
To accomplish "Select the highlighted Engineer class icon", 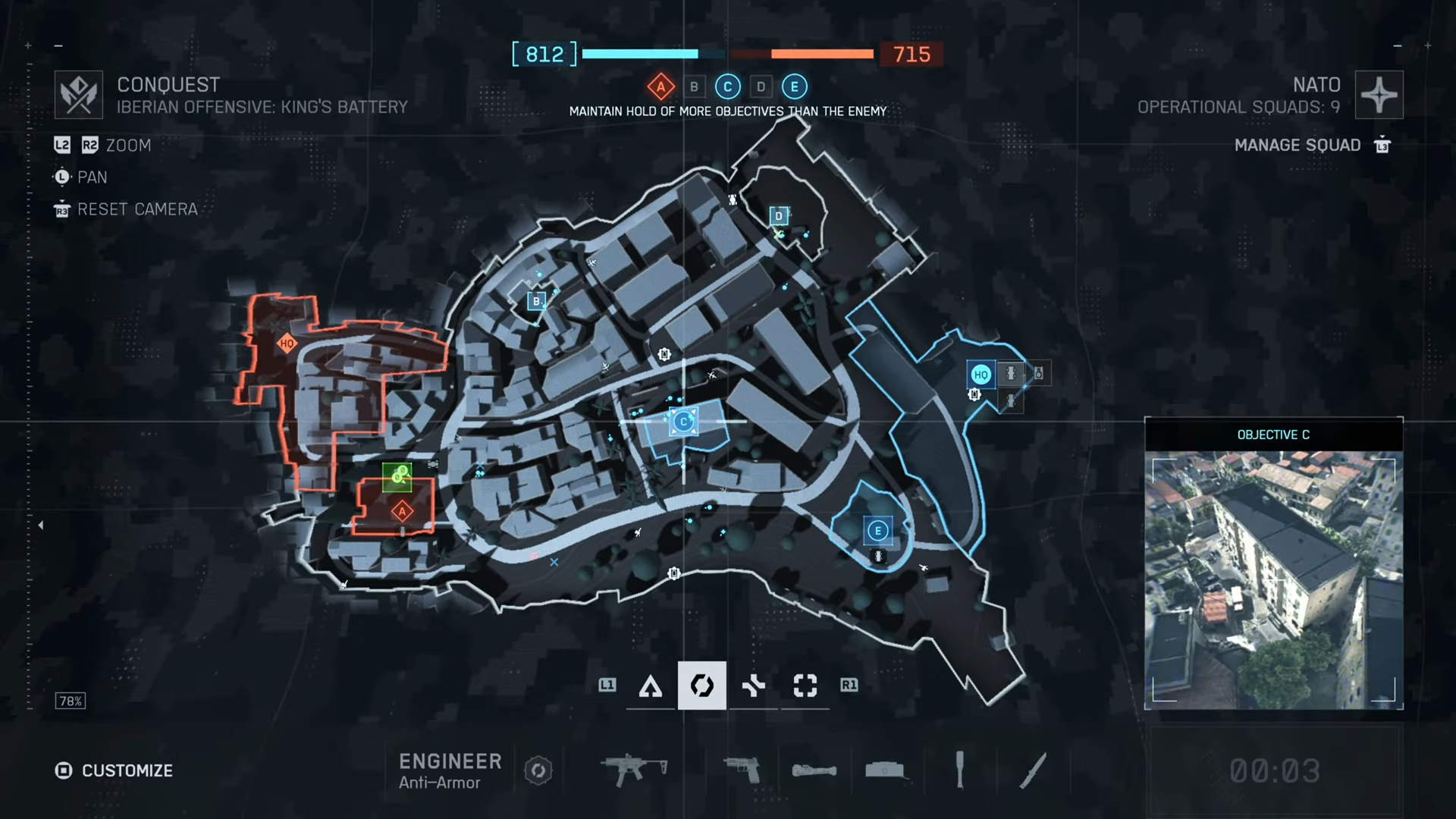I will click(701, 686).
